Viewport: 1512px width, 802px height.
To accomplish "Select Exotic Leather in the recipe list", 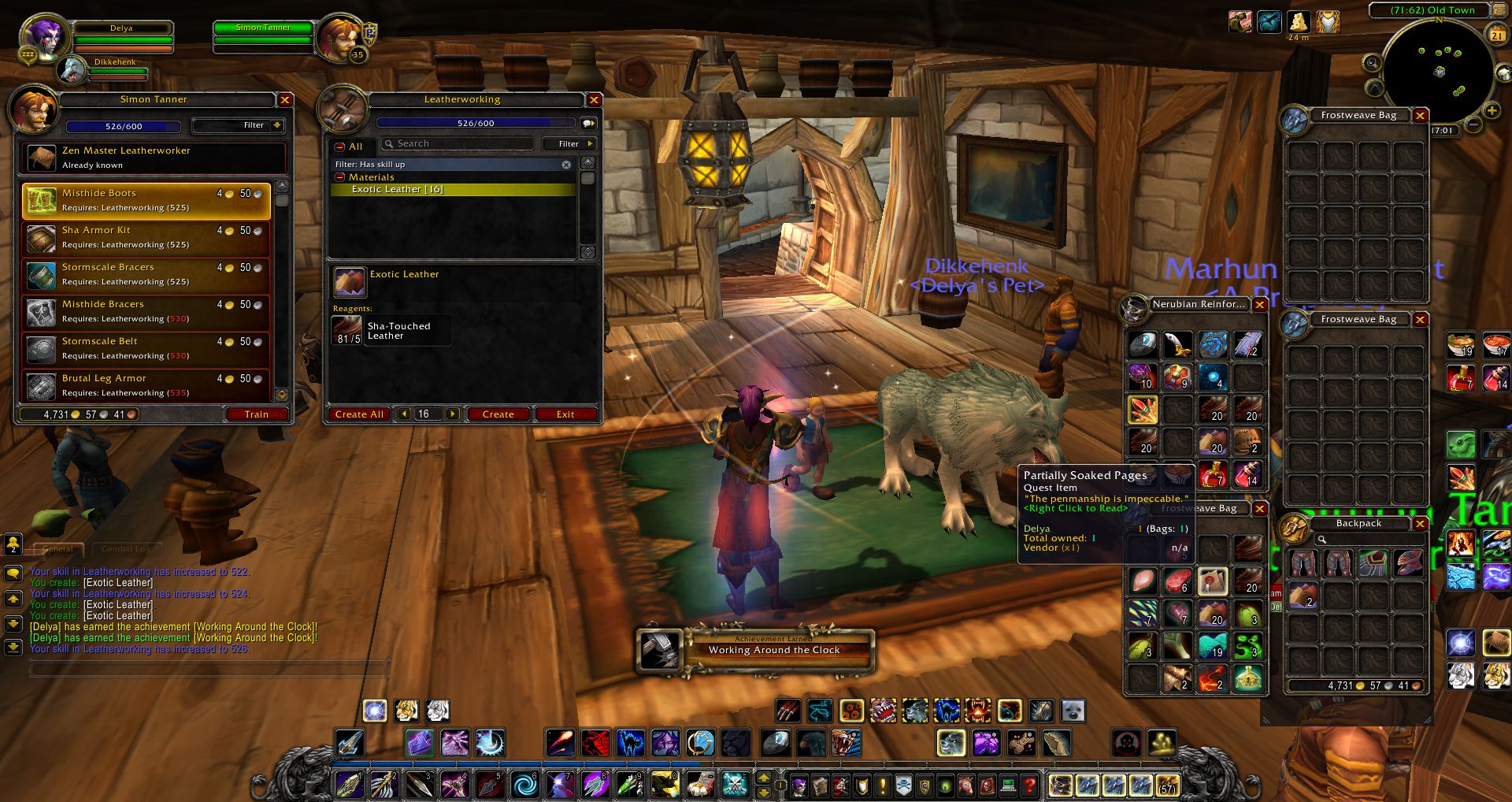I will click(x=398, y=190).
